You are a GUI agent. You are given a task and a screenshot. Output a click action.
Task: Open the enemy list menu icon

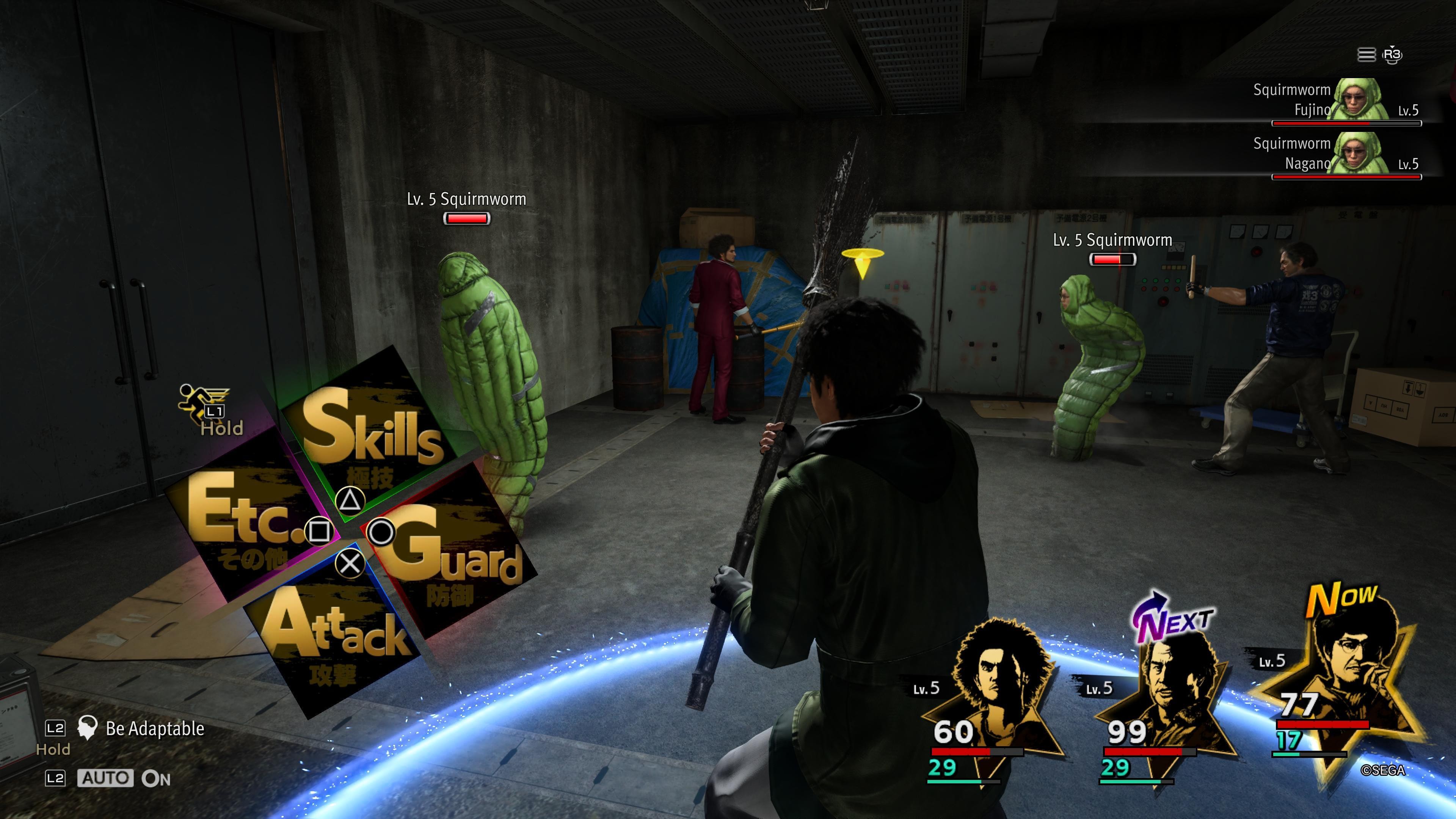click(x=1365, y=55)
